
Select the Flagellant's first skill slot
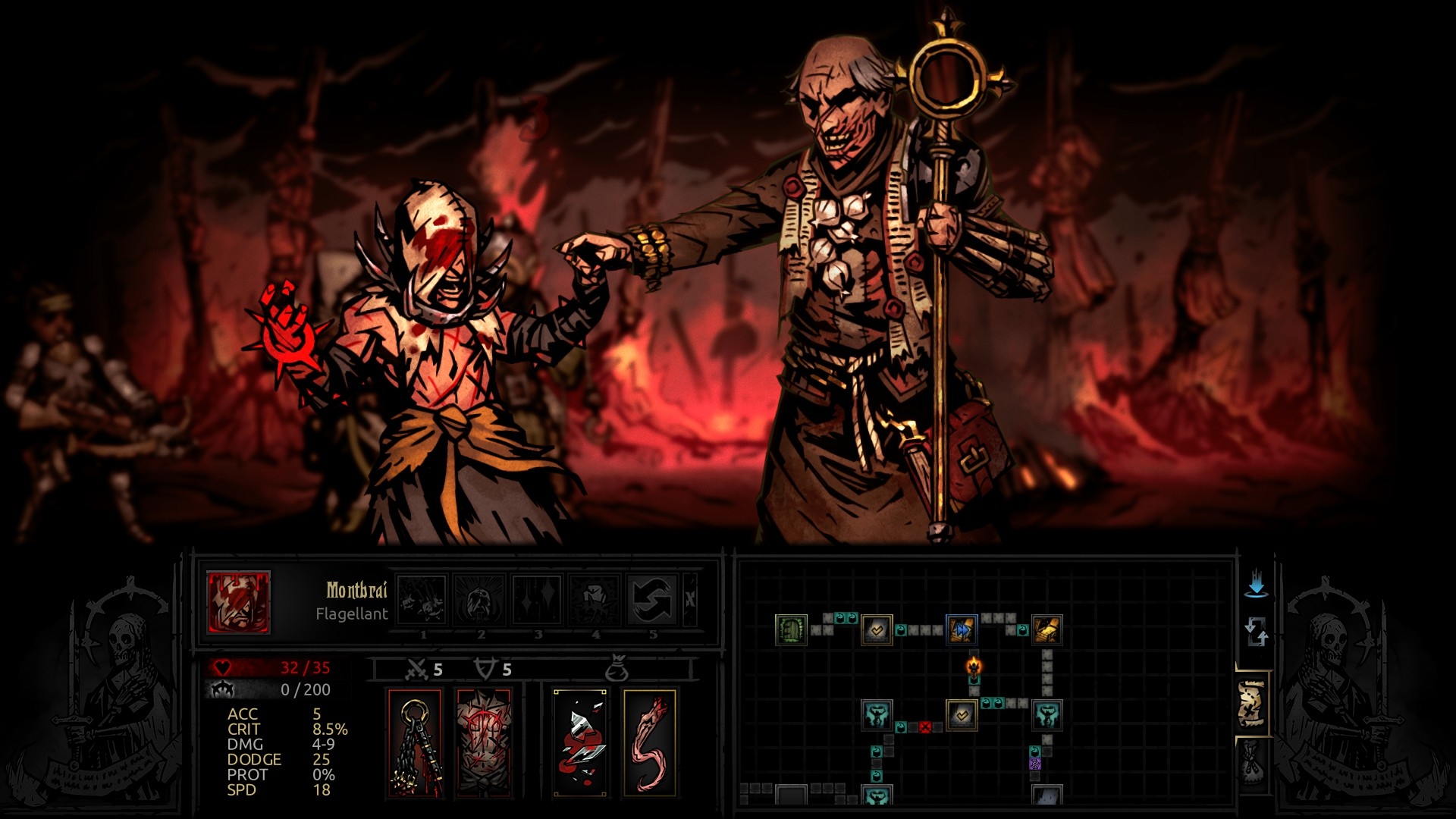pos(423,601)
